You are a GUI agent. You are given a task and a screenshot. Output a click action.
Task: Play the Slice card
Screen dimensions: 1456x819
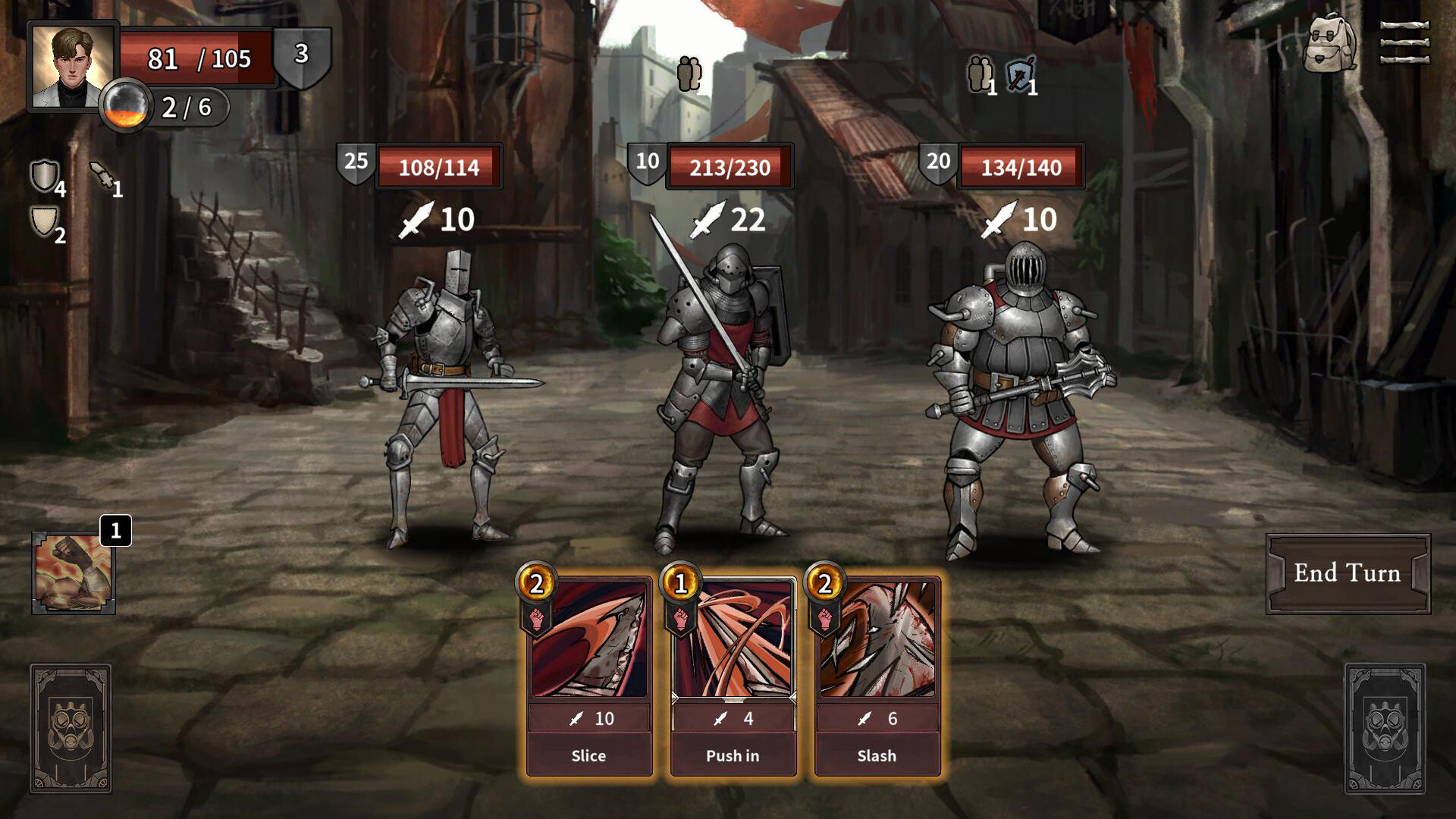click(589, 675)
